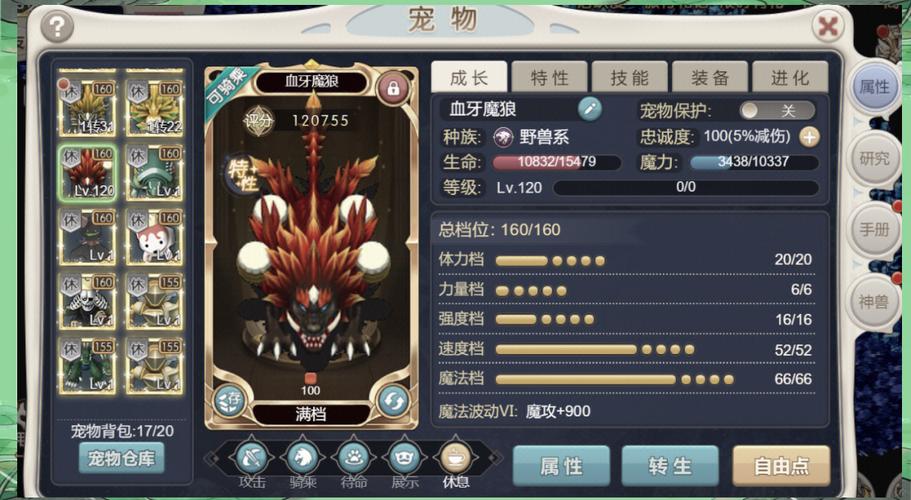Click the 属性 button at the bottom

click(x=561, y=466)
